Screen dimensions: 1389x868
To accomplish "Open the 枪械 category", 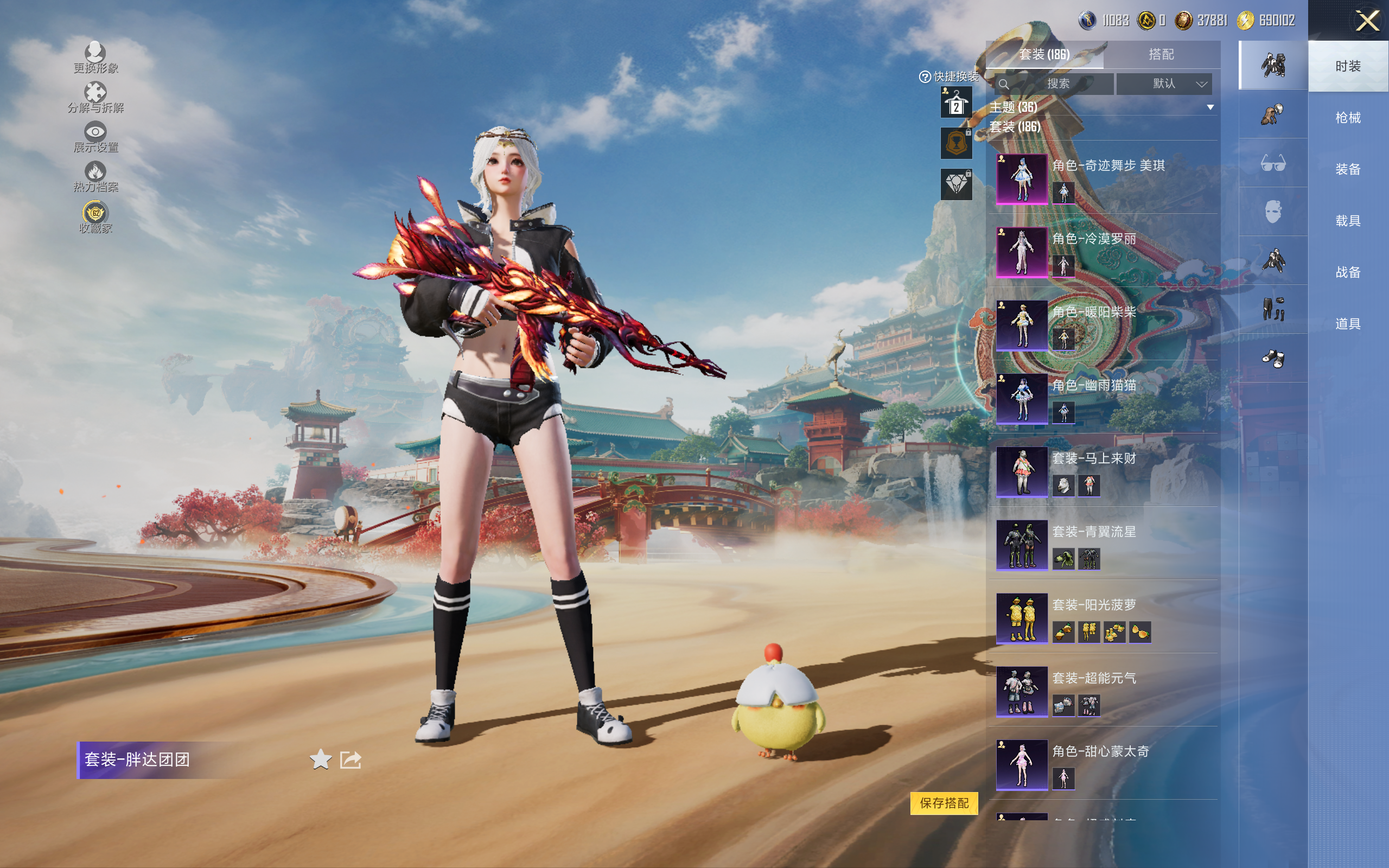I will click(x=1347, y=118).
